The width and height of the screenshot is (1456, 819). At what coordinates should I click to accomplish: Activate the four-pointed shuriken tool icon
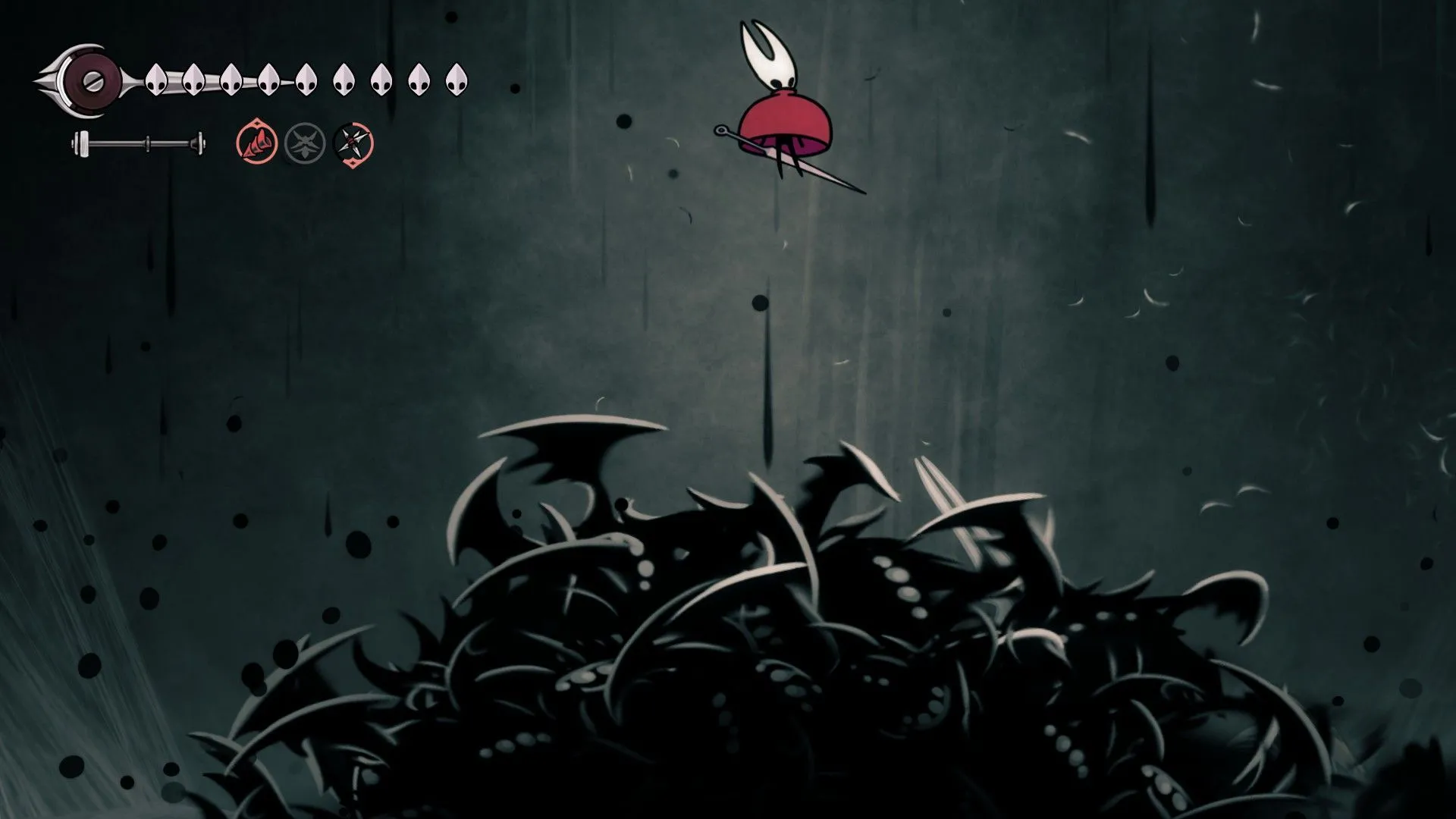353,143
